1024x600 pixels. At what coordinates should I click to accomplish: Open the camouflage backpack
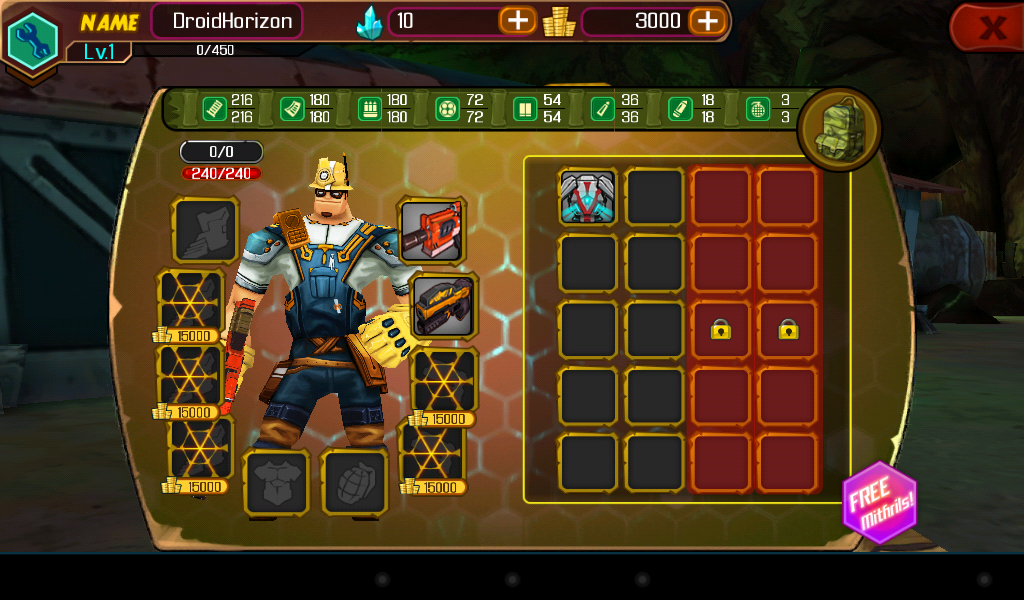pyautogui.click(x=839, y=130)
